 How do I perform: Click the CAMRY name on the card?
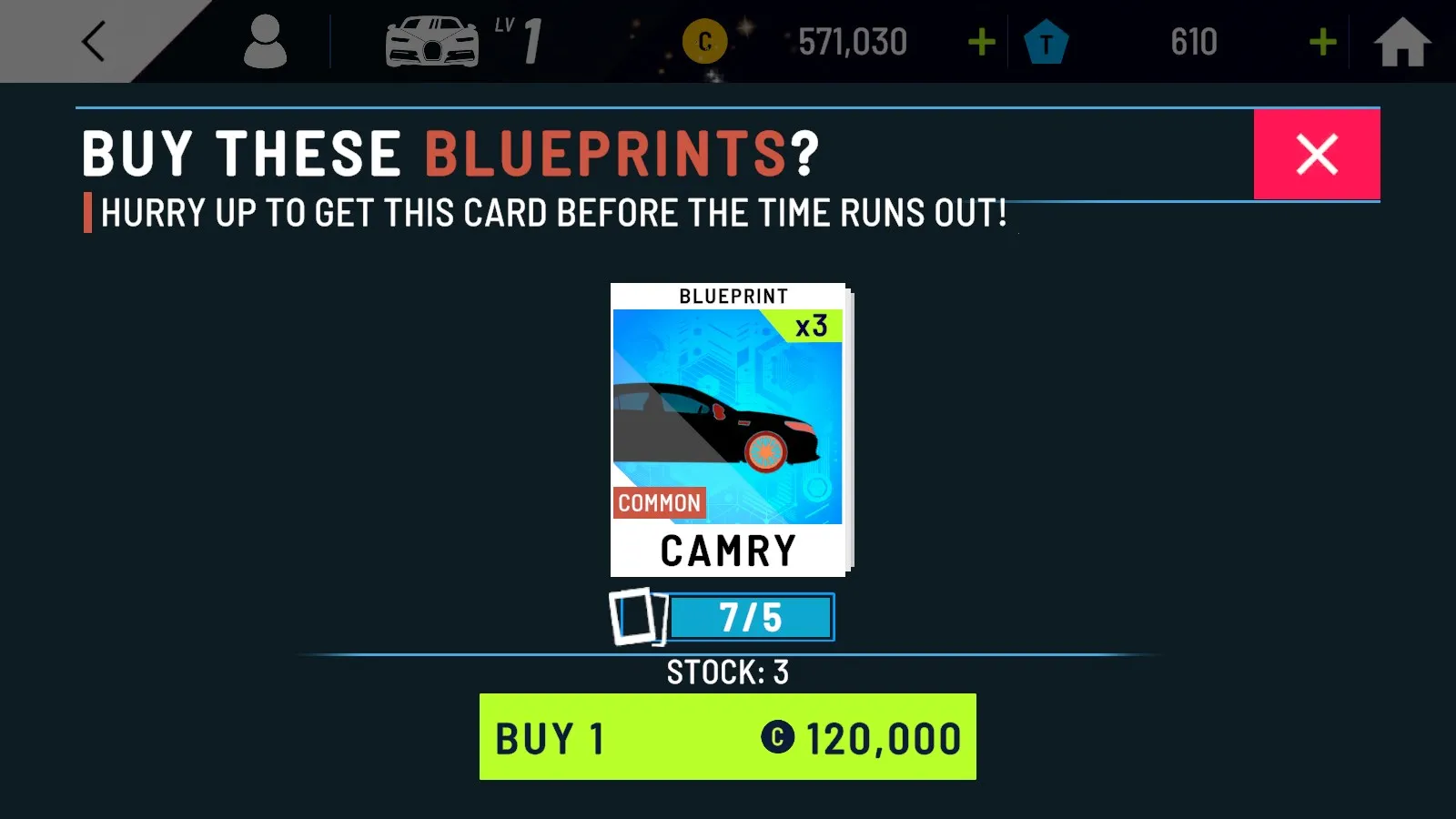[x=728, y=549]
